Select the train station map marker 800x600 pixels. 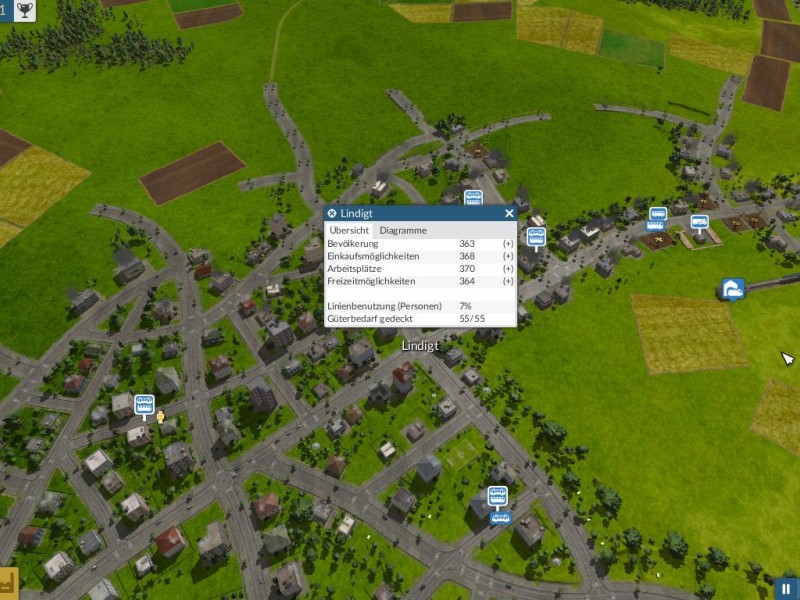[x=732, y=290]
